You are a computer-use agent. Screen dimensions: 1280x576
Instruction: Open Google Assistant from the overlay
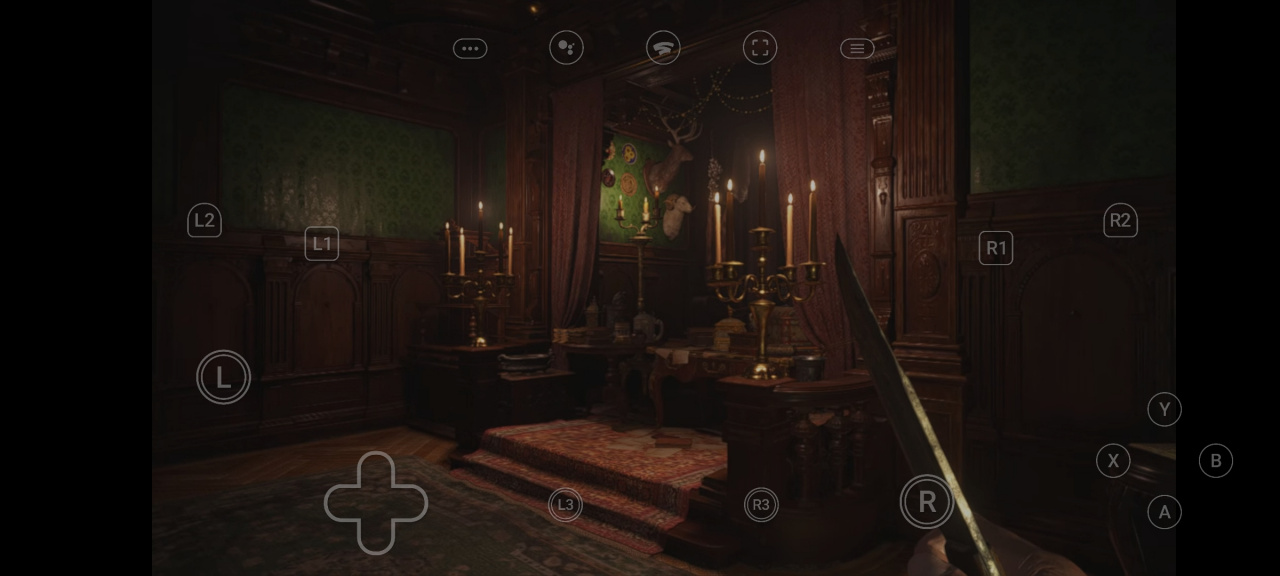point(566,48)
